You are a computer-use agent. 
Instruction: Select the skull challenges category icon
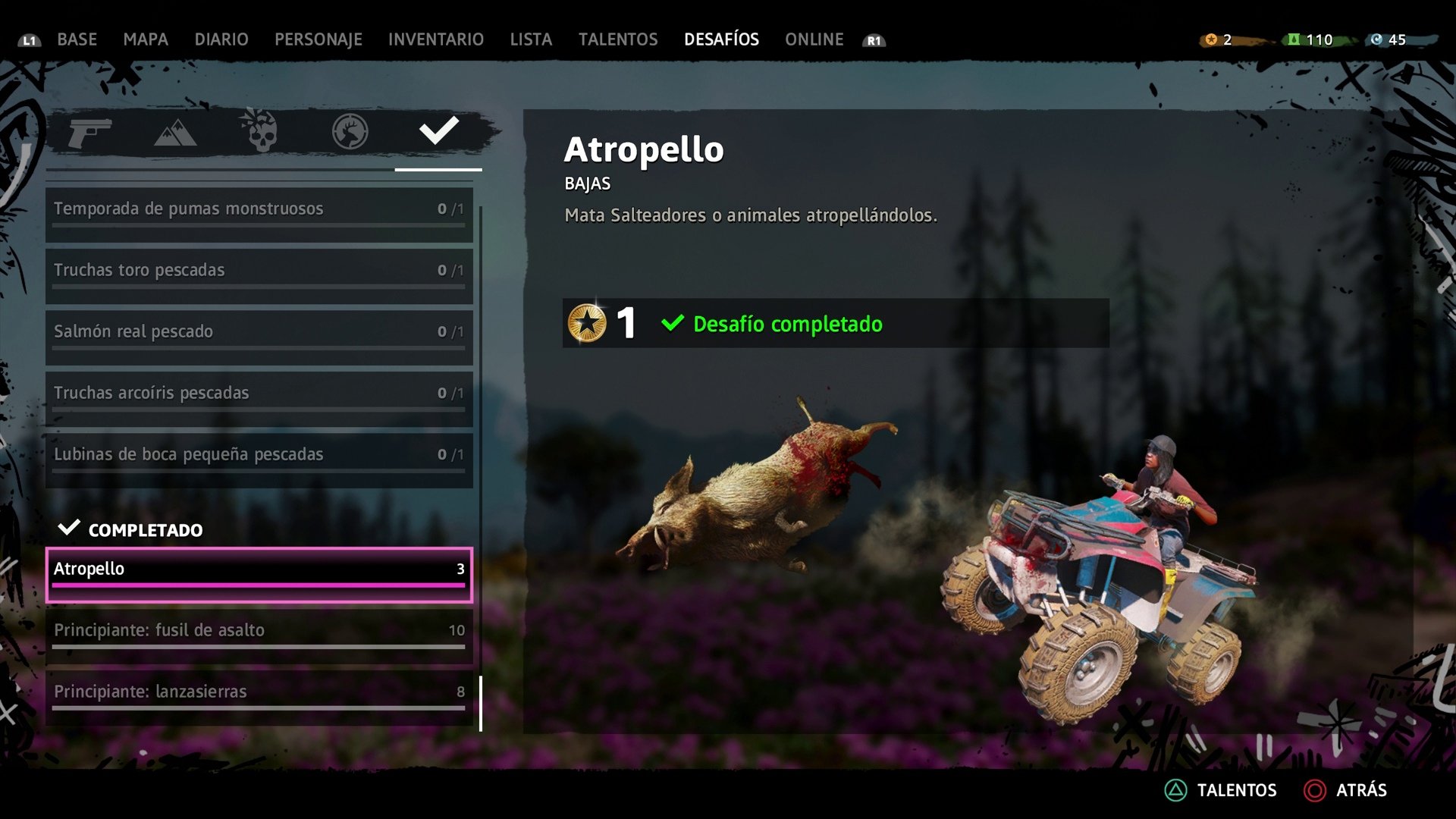click(x=262, y=133)
